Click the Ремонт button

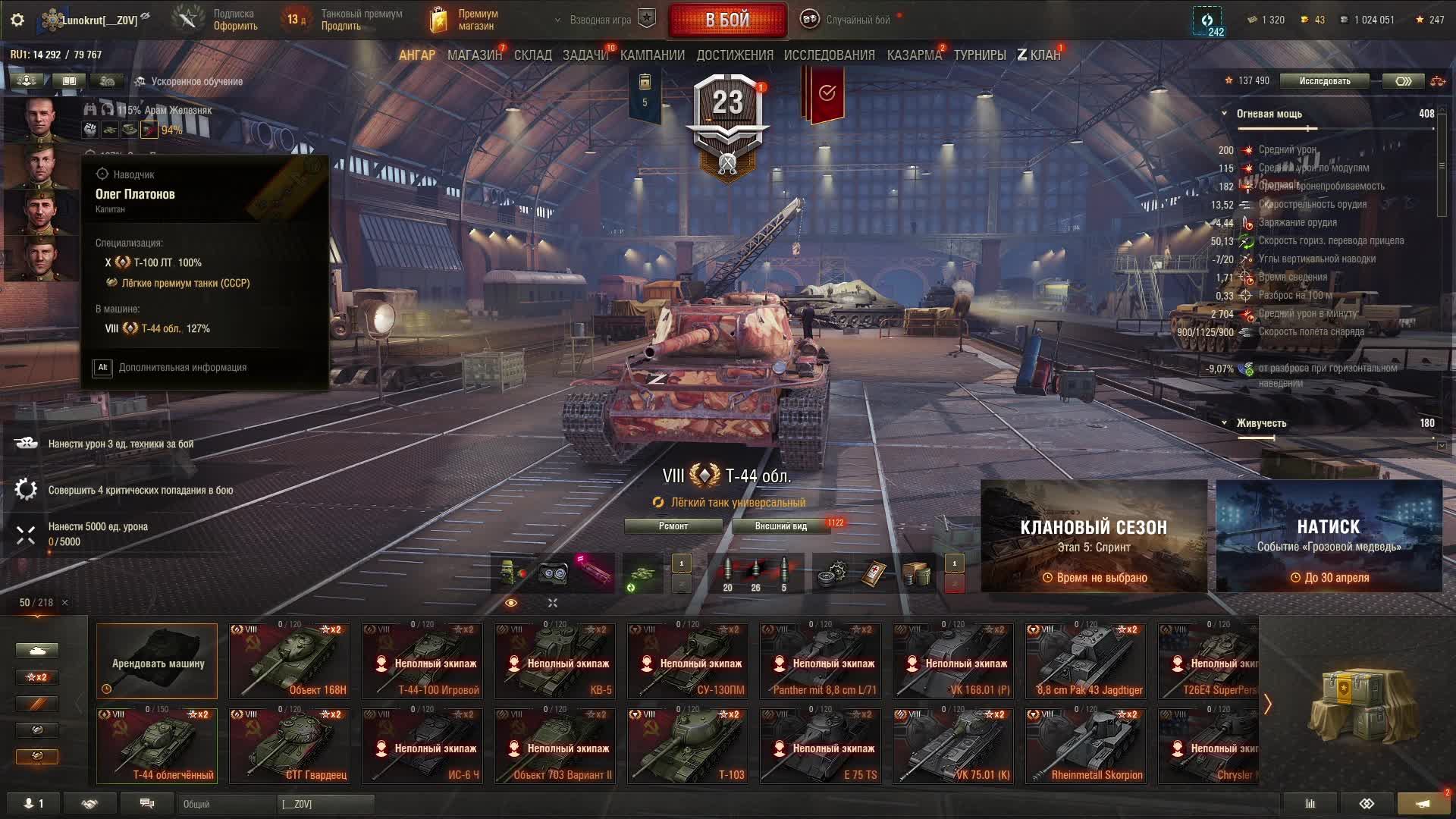point(673,526)
